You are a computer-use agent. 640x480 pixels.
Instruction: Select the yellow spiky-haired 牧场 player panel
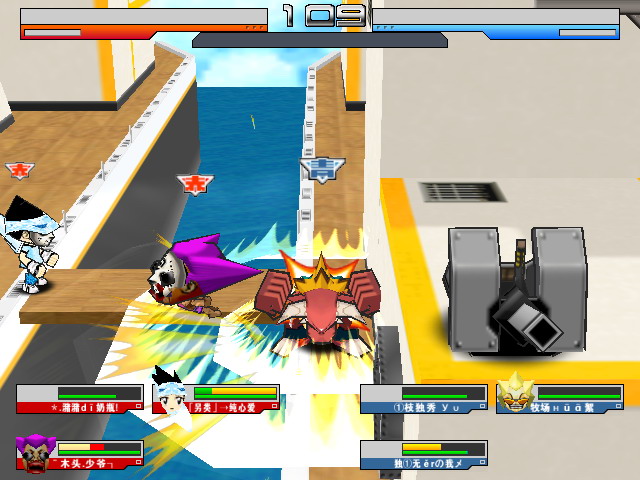click(560, 399)
